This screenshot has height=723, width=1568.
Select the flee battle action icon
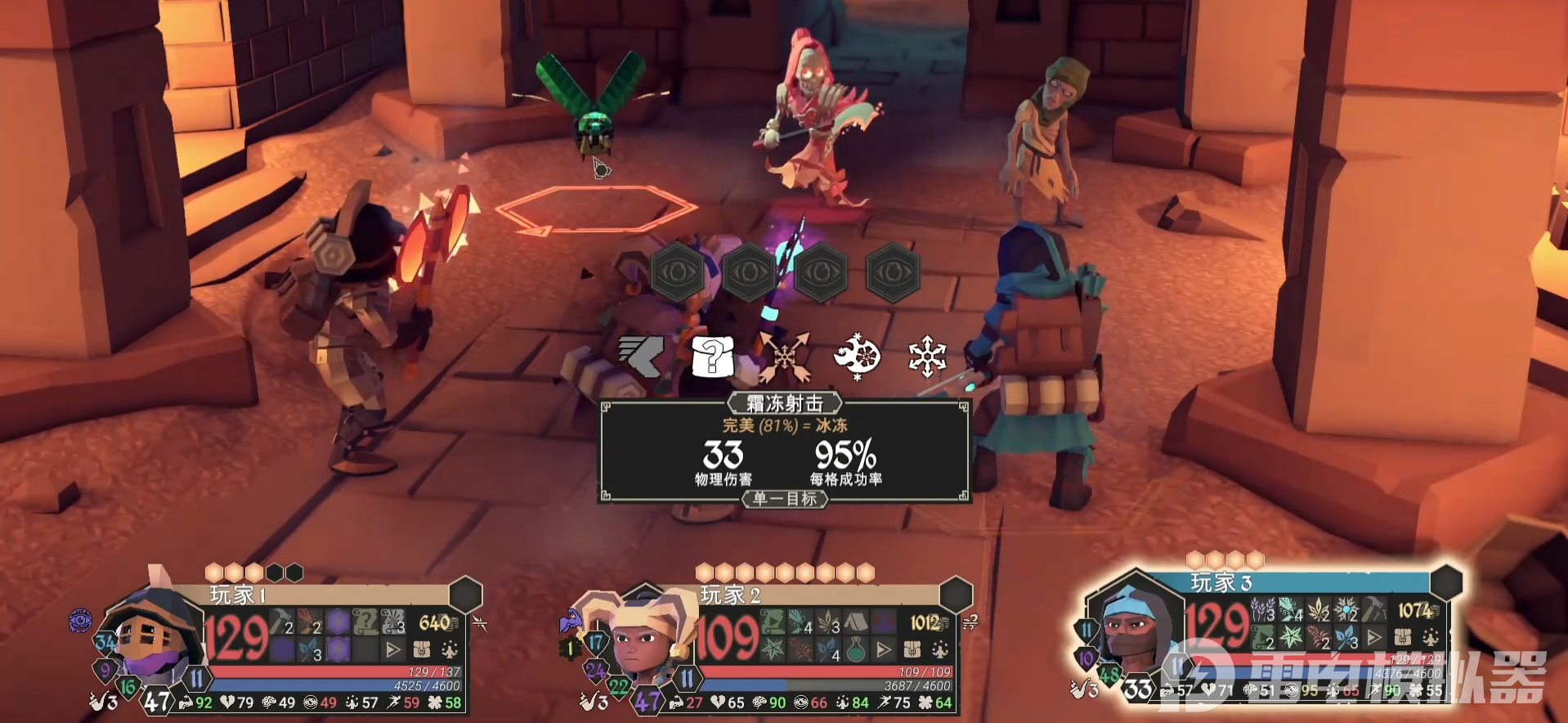642,357
